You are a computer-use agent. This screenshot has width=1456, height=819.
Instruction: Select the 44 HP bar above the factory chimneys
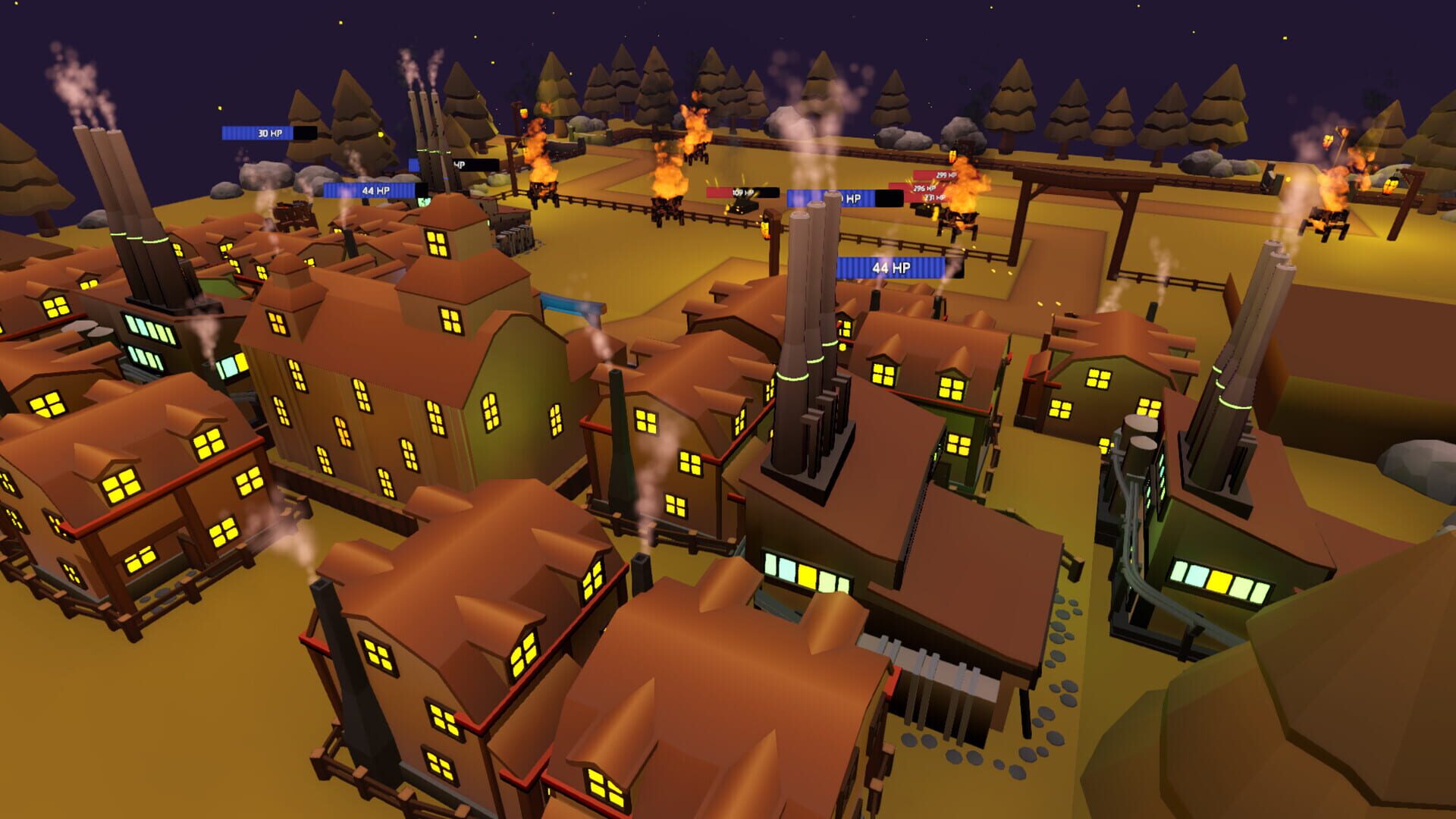click(893, 267)
